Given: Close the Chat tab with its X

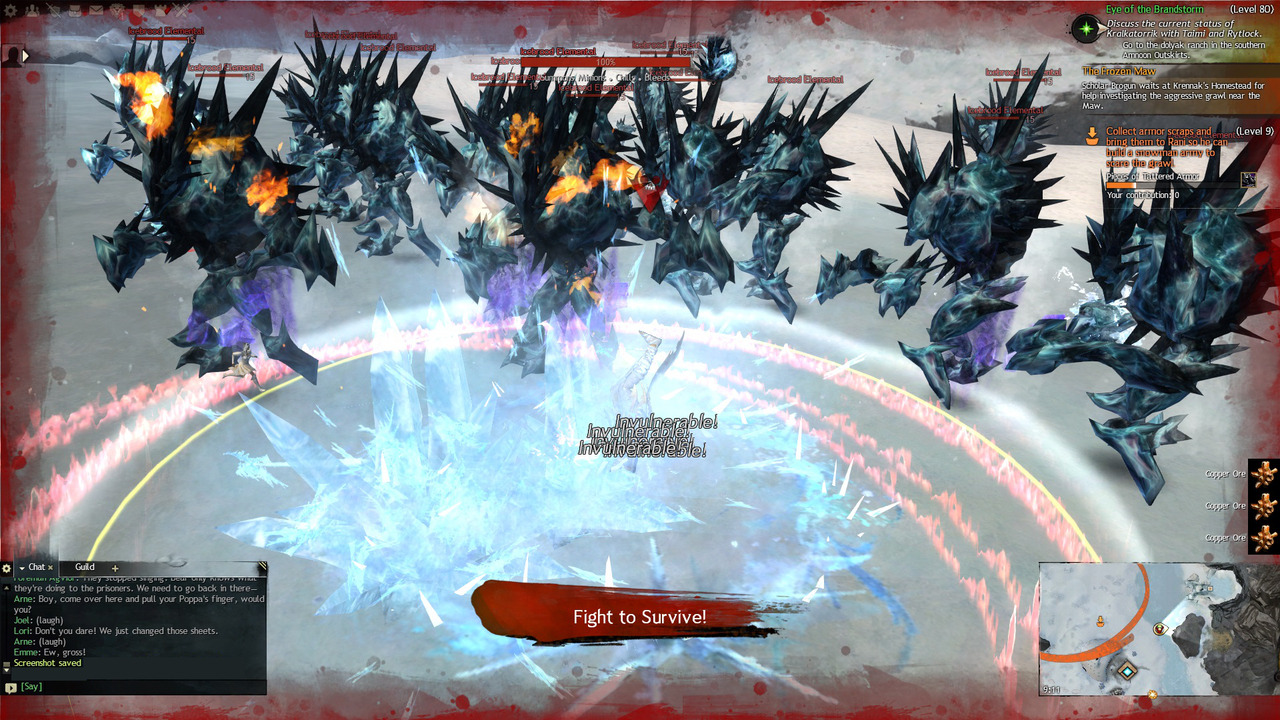Looking at the screenshot, I should 51,568.
